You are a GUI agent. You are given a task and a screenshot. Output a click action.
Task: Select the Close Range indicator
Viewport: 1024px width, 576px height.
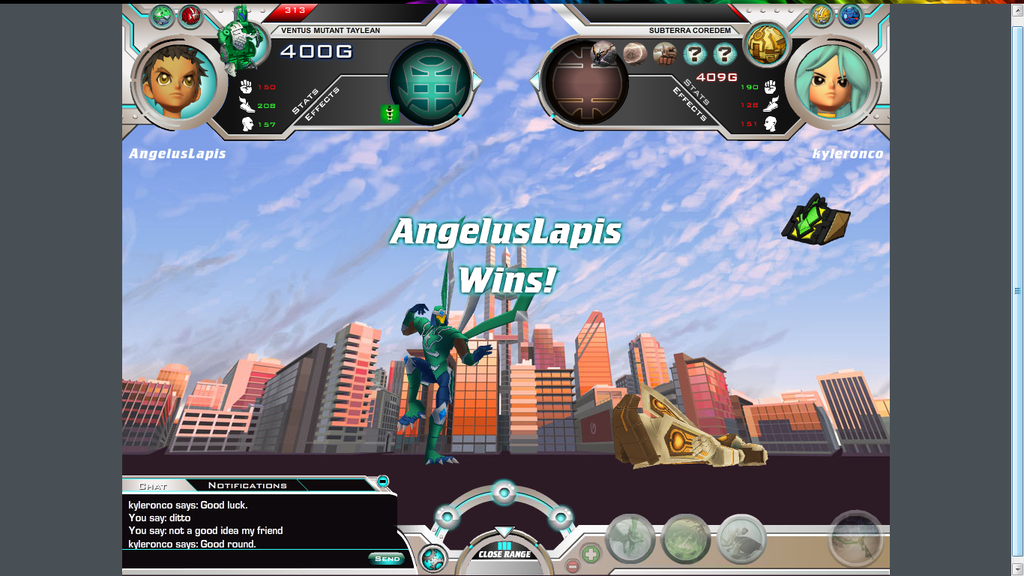(x=504, y=552)
